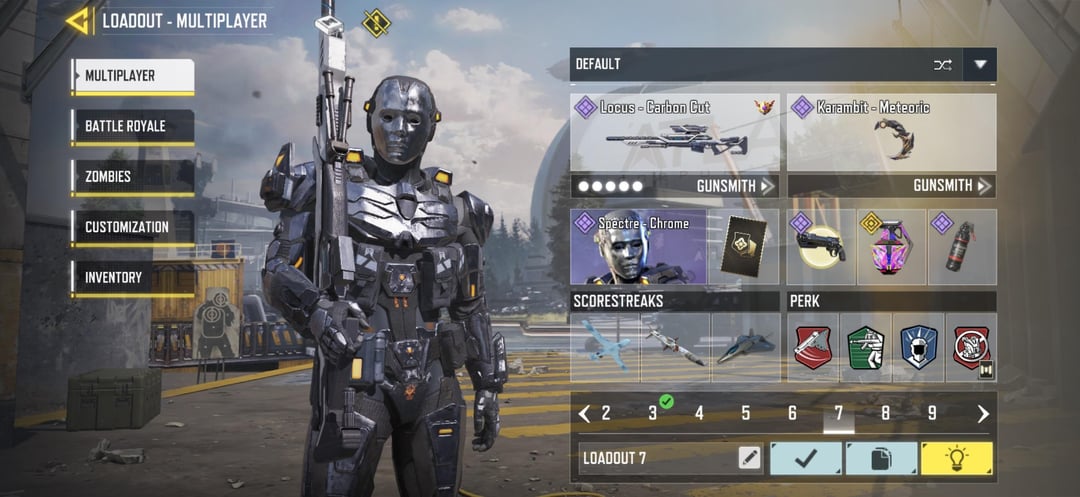1080x497 pixels.
Task: Click the yellow lightbulb button
Action: (956, 458)
